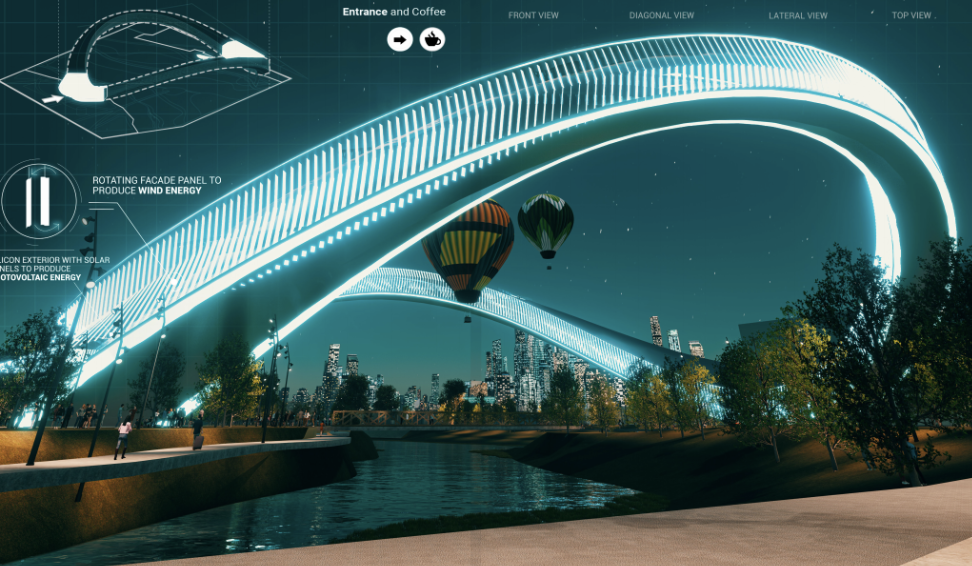The image size is (972, 566).
Task: Open the Top View tab
Action: click(x=911, y=16)
